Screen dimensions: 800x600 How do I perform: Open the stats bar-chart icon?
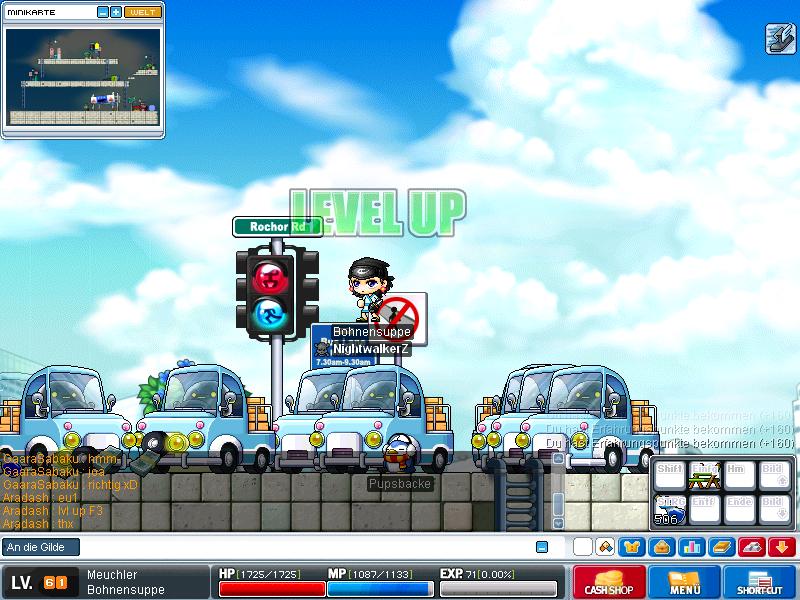point(691,547)
